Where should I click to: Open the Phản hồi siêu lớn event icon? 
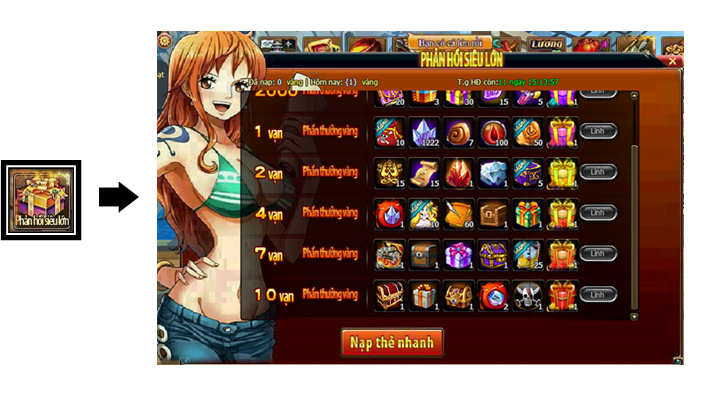pos(40,198)
